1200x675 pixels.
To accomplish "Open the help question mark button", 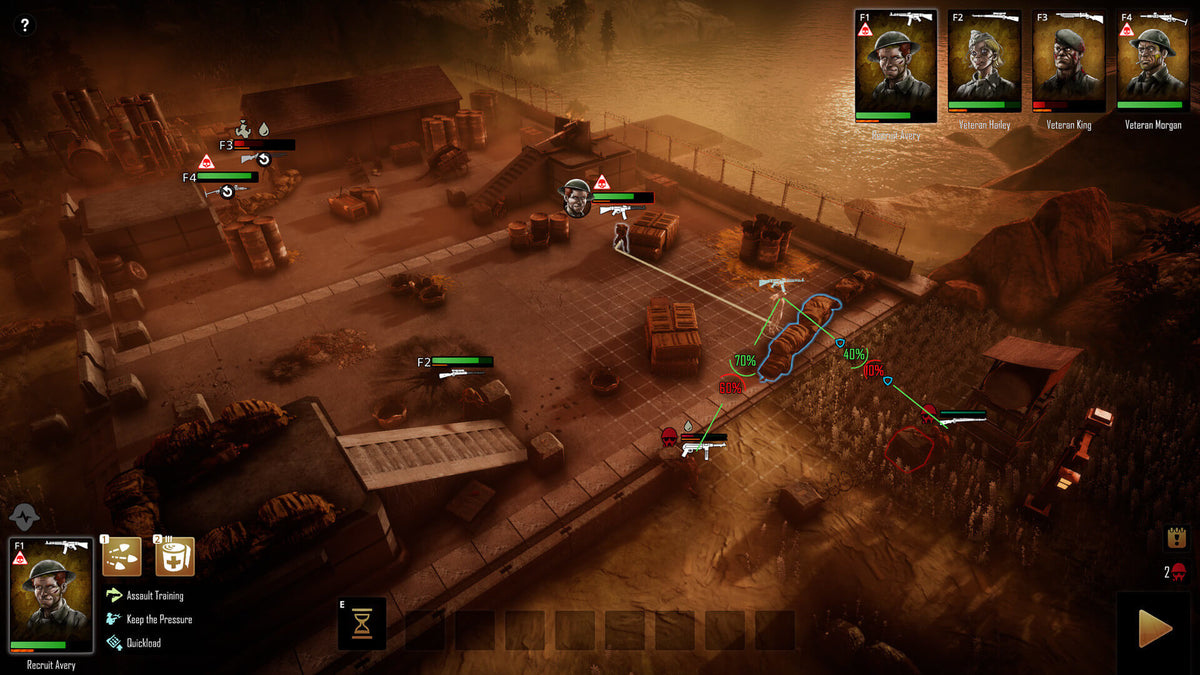I will (x=25, y=26).
